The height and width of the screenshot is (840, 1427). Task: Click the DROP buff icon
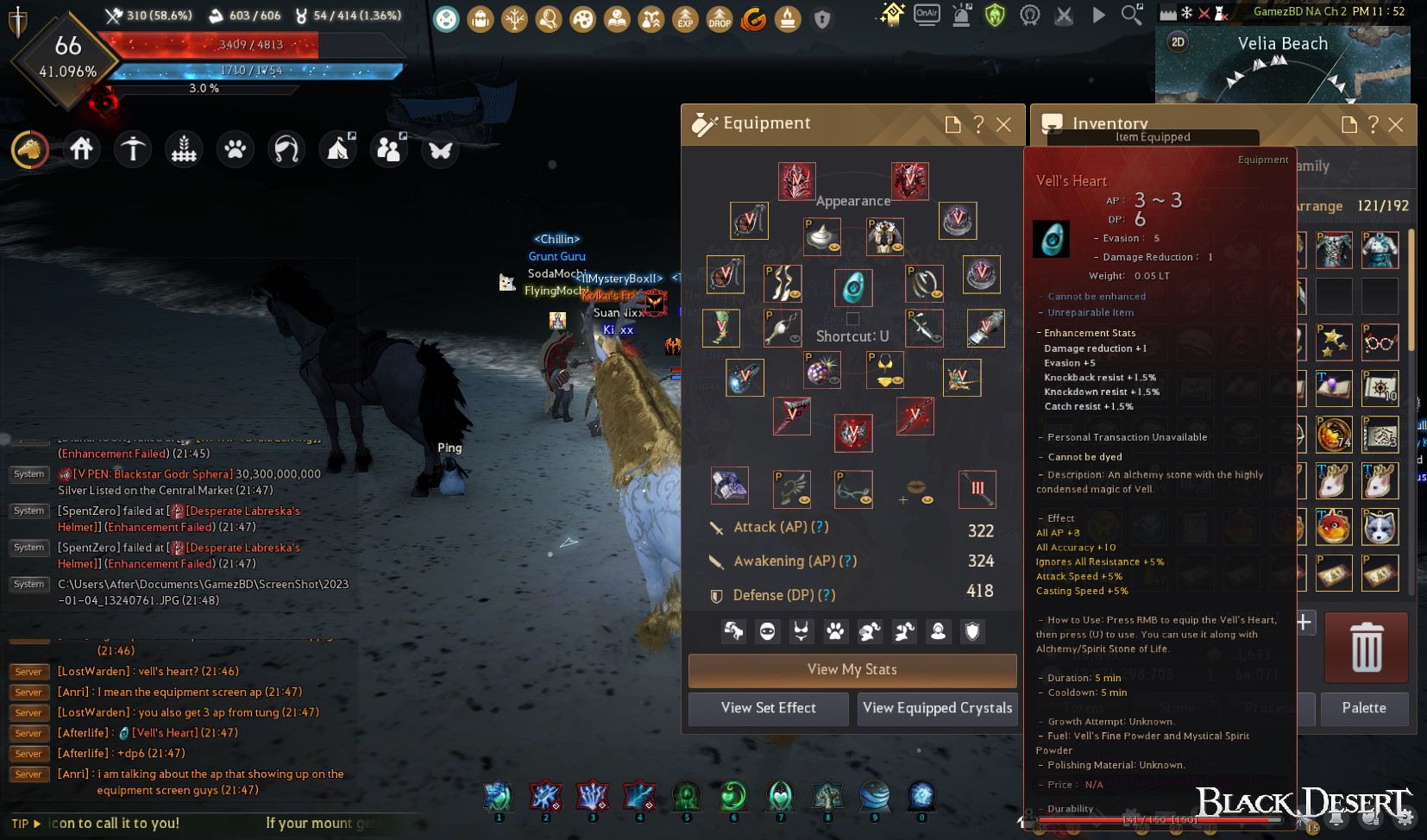pyautogui.click(x=720, y=19)
